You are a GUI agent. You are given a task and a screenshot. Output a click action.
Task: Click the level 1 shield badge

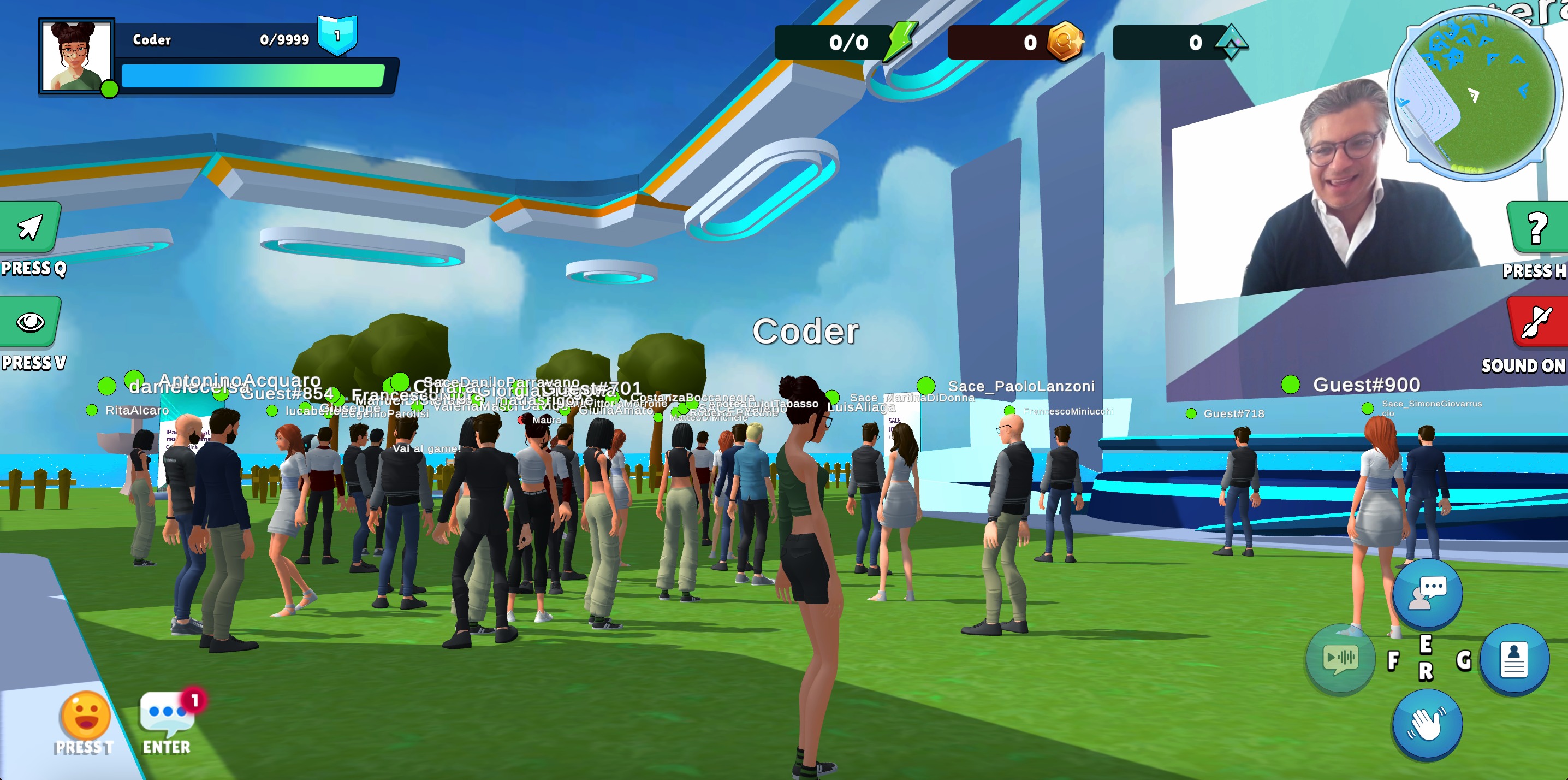coord(337,36)
